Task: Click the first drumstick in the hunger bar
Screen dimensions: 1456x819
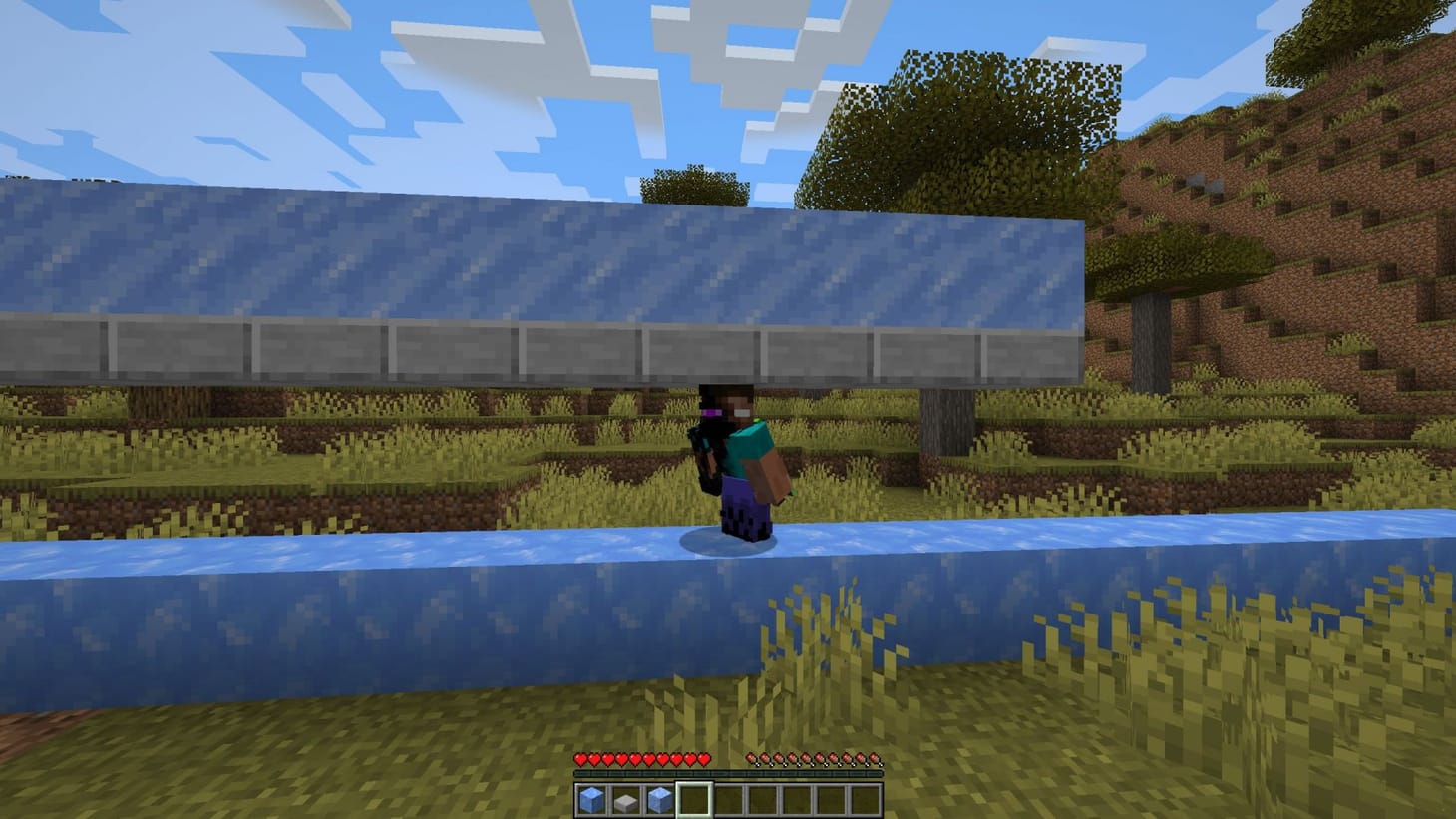Action: pyautogui.click(x=754, y=758)
